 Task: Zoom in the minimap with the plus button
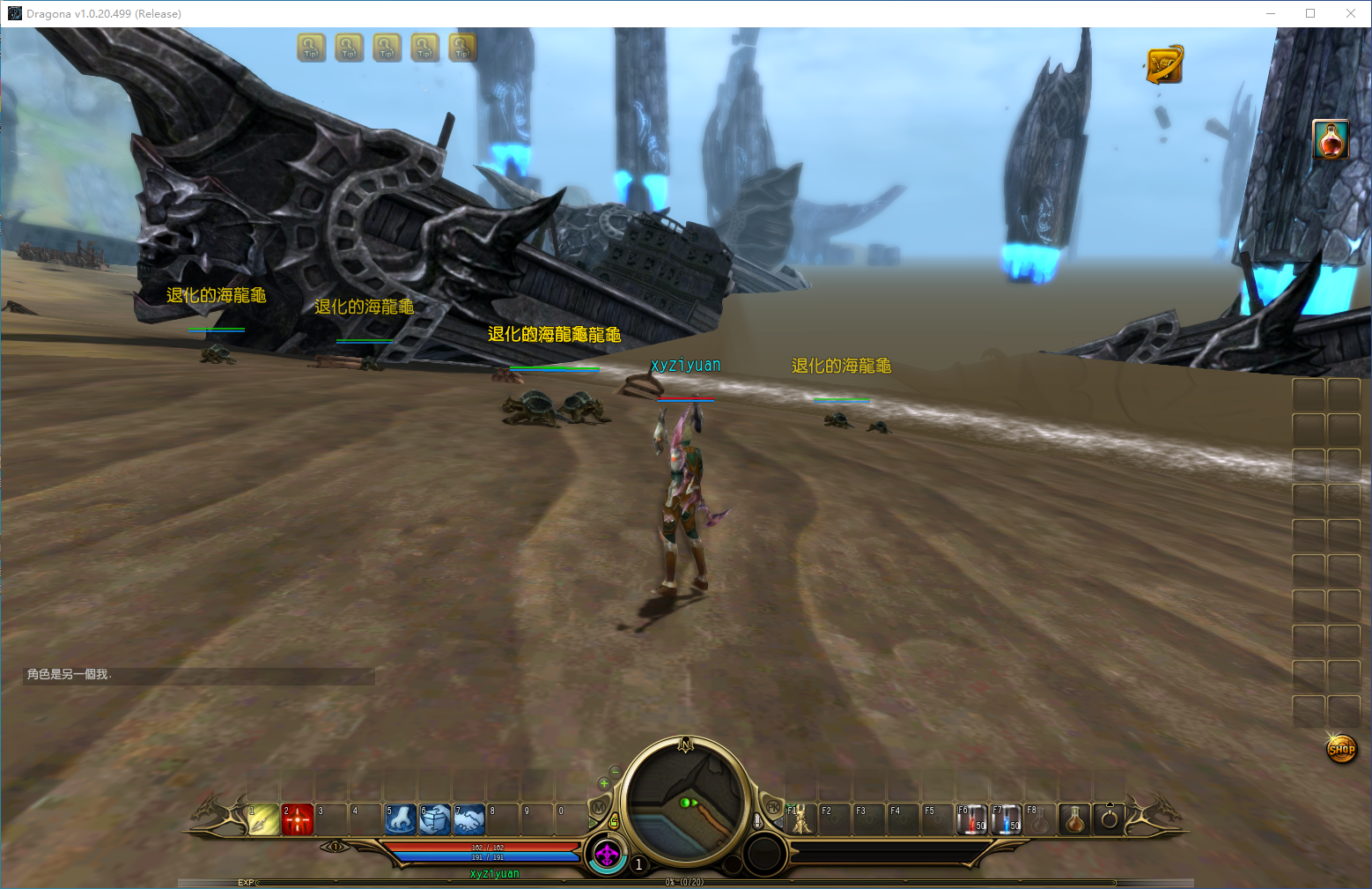(604, 783)
